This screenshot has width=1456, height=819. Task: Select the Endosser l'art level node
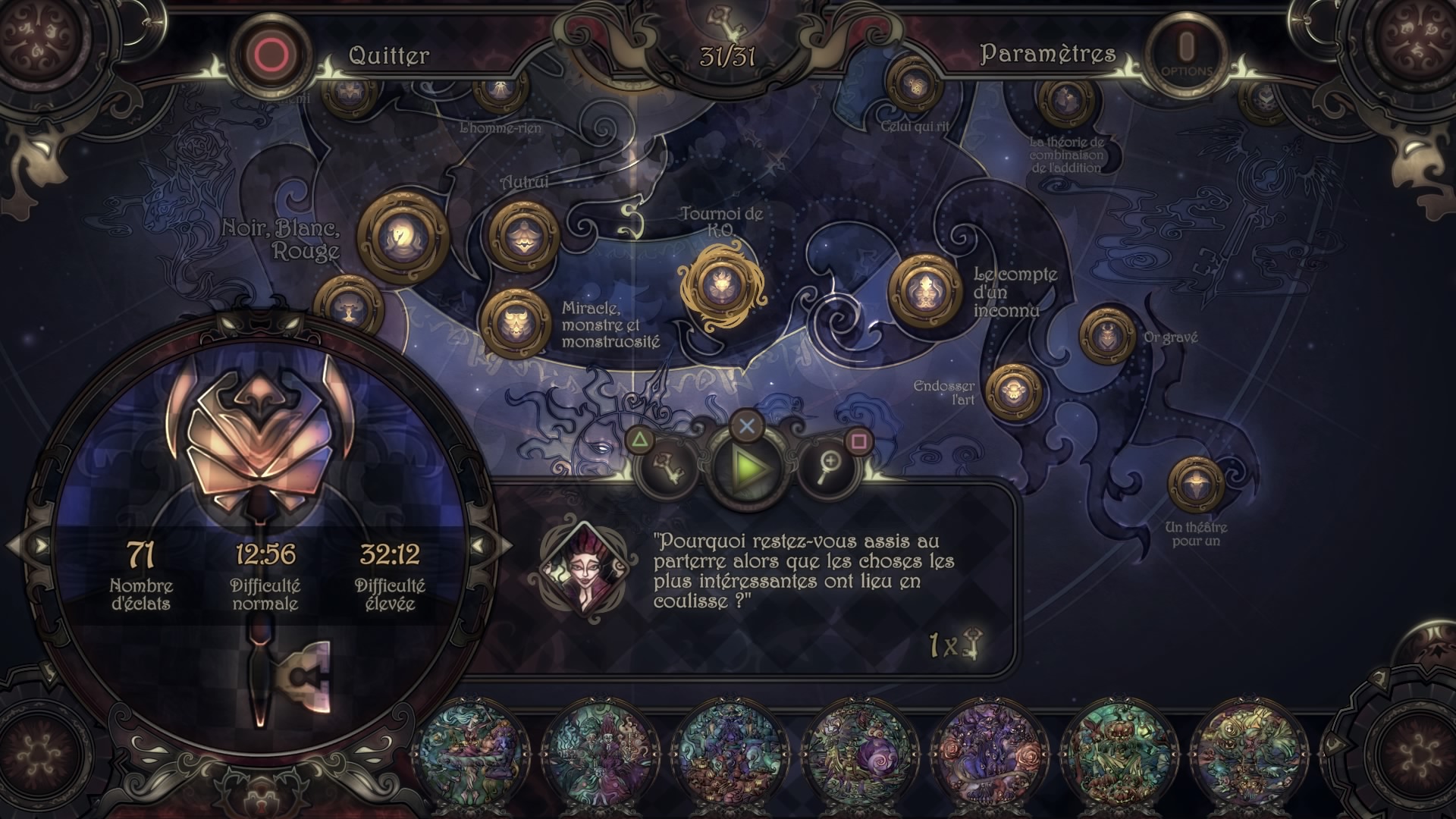(x=1014, y=392)
